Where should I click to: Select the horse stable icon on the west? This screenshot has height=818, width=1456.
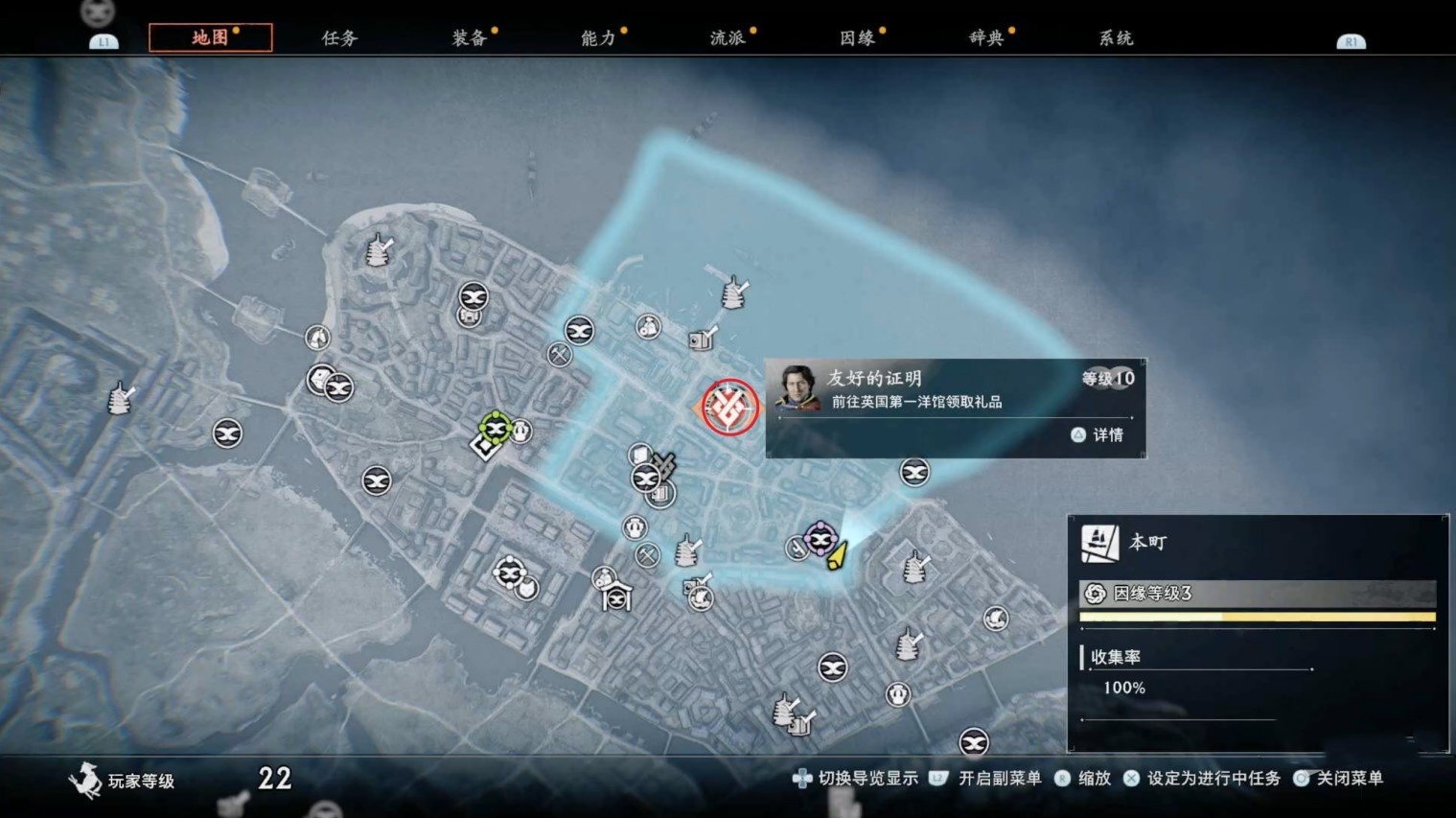tap(317, 337)
